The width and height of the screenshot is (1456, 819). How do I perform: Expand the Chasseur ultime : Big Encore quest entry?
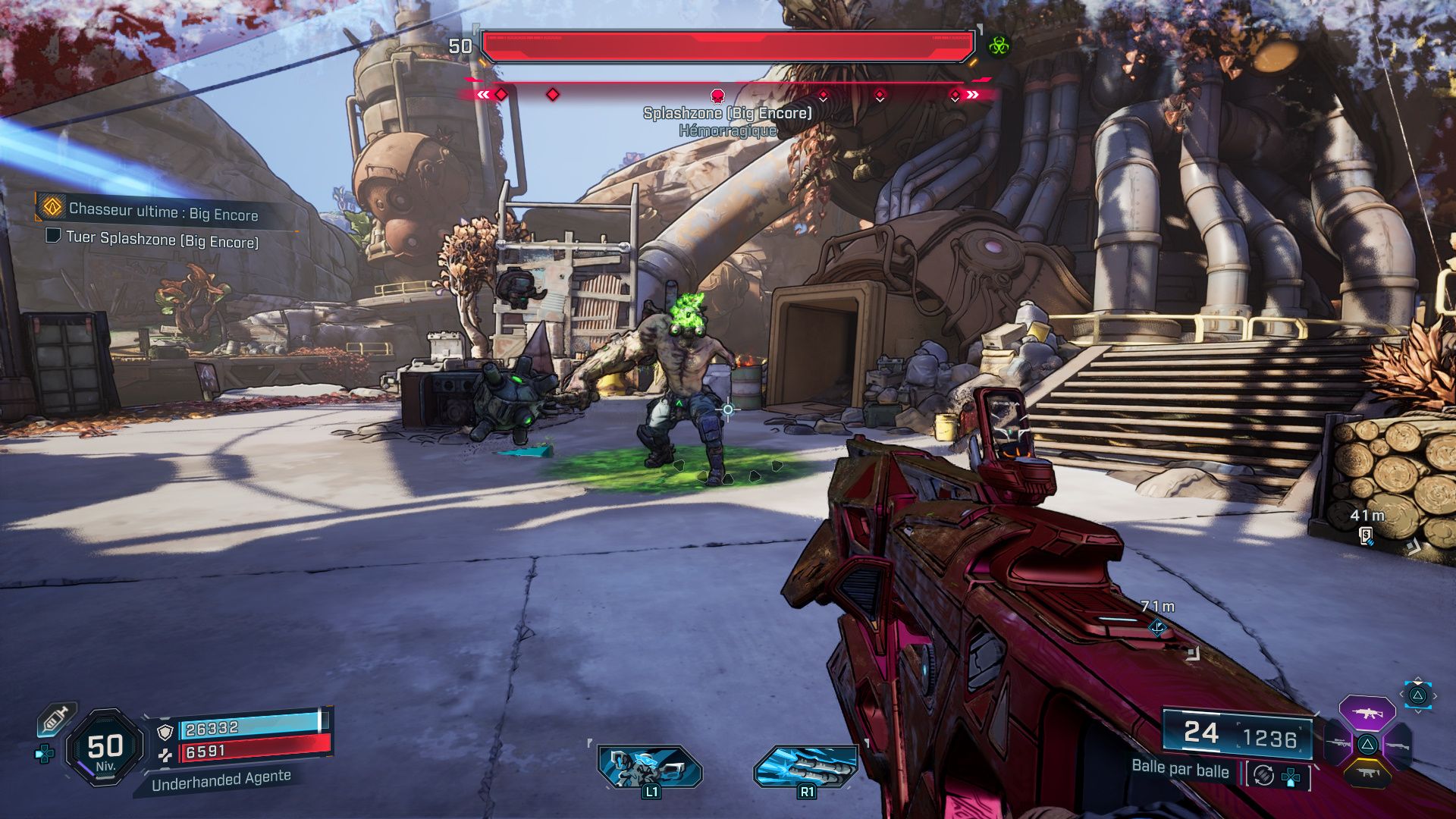(164, 215)
